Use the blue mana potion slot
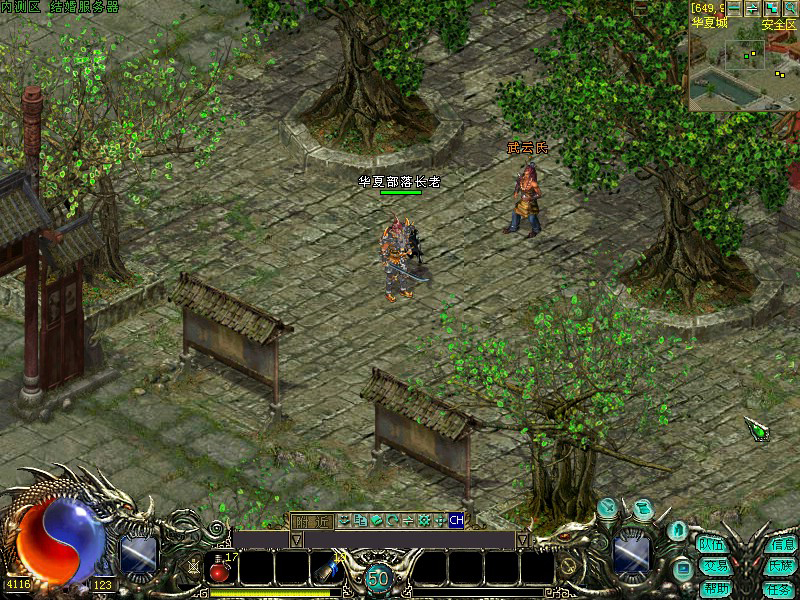The height and width of the screenshot is (600, 800). tap(325, 568)
